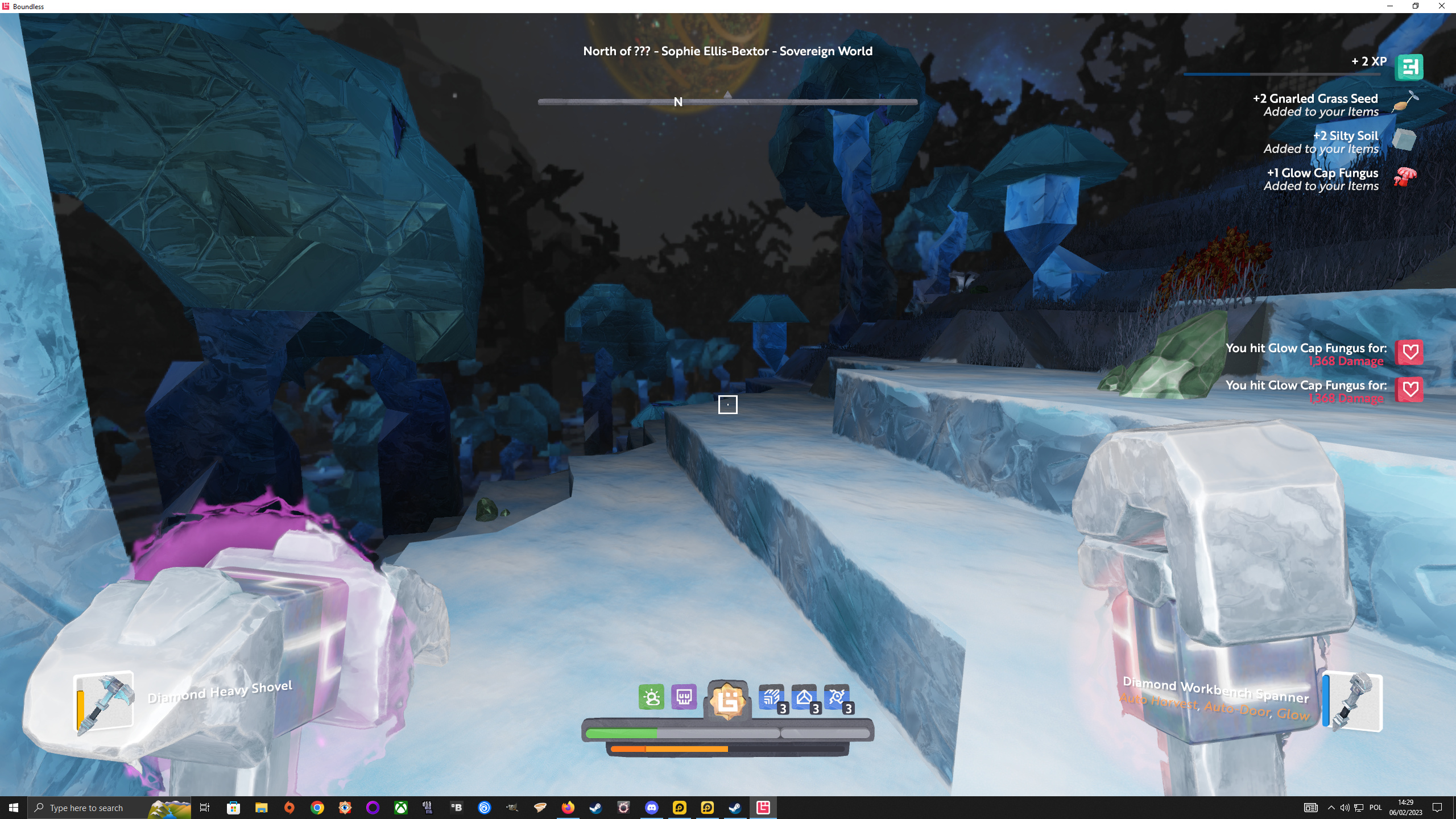This screenshot has width=1456, height=819.
Task: Click the Gnarled Grass Seed notification
Action: coord(1321,105)
